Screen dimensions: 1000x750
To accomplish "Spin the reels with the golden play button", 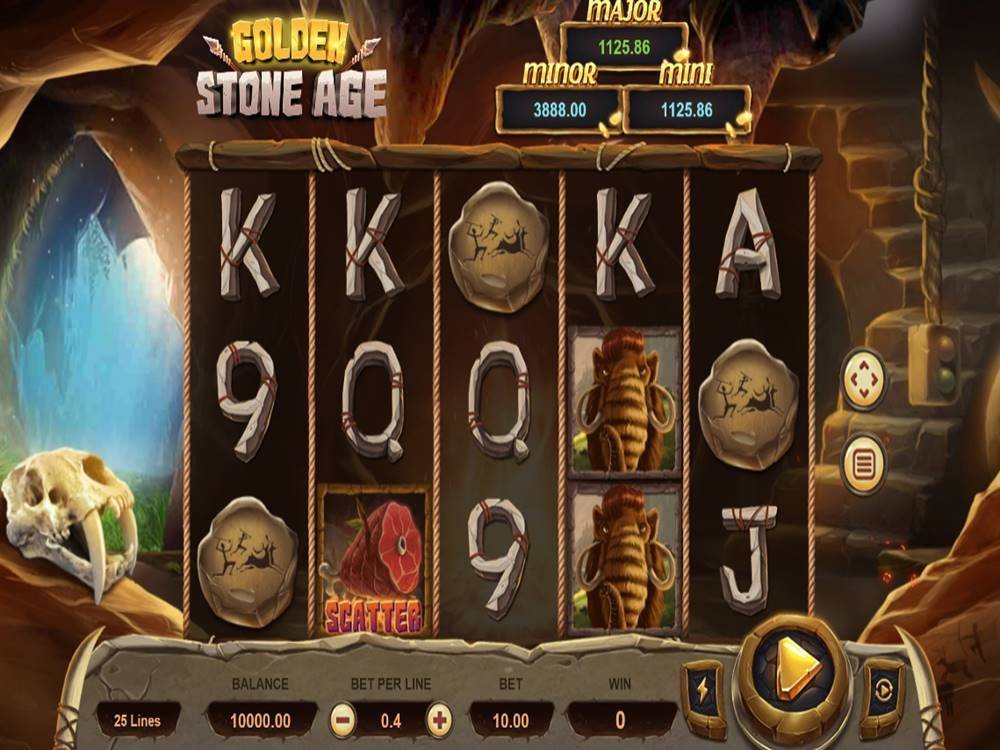I will [x=793, y=667].
